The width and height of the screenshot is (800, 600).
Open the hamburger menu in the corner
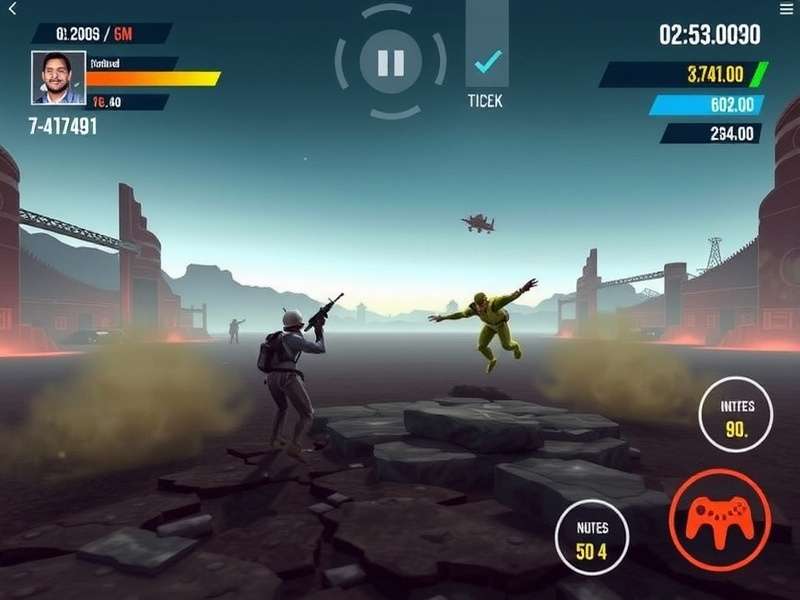pos(786,9)
